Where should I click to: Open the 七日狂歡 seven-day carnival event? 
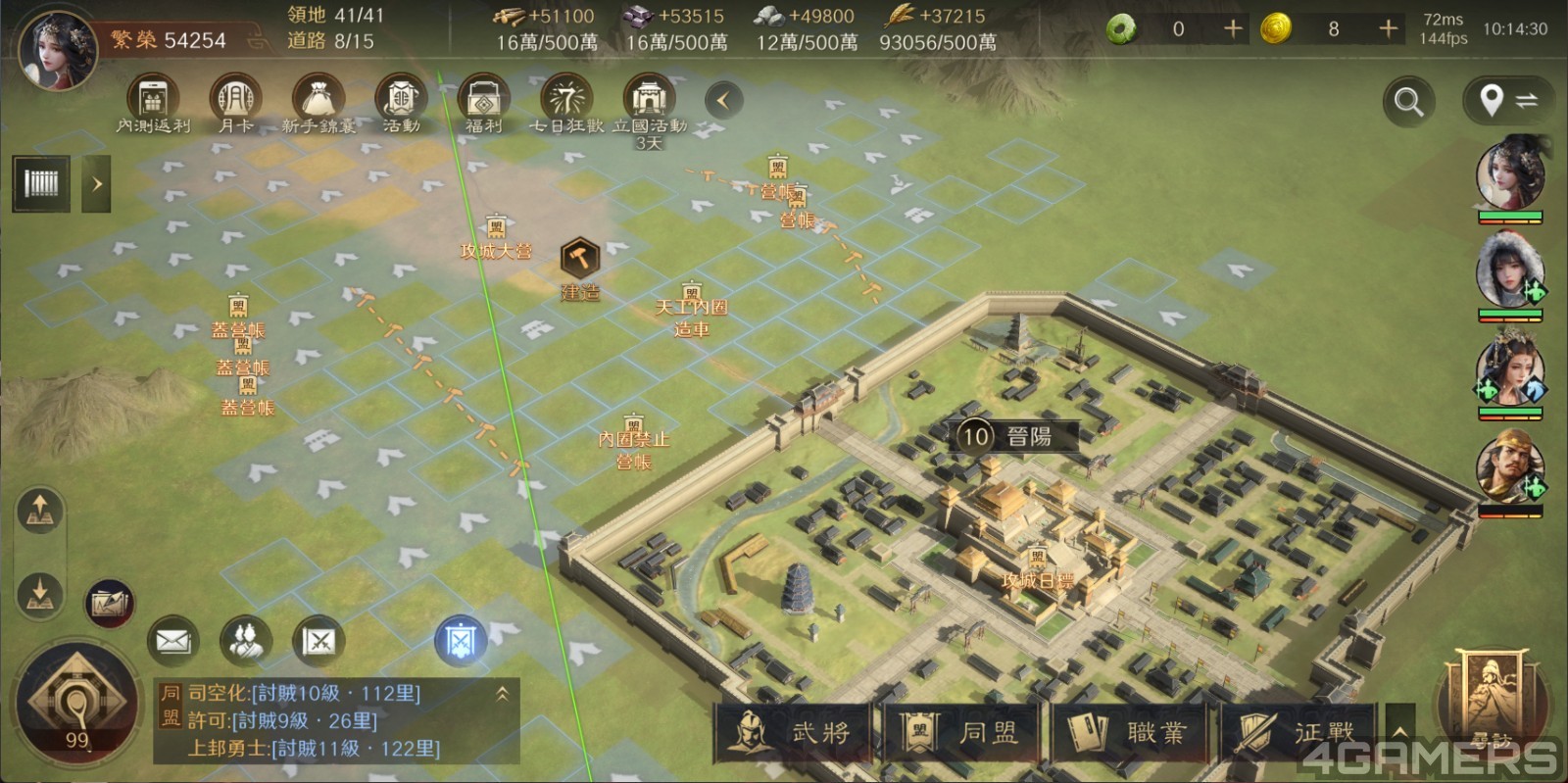pyautogui.click(x=566, y=103)
